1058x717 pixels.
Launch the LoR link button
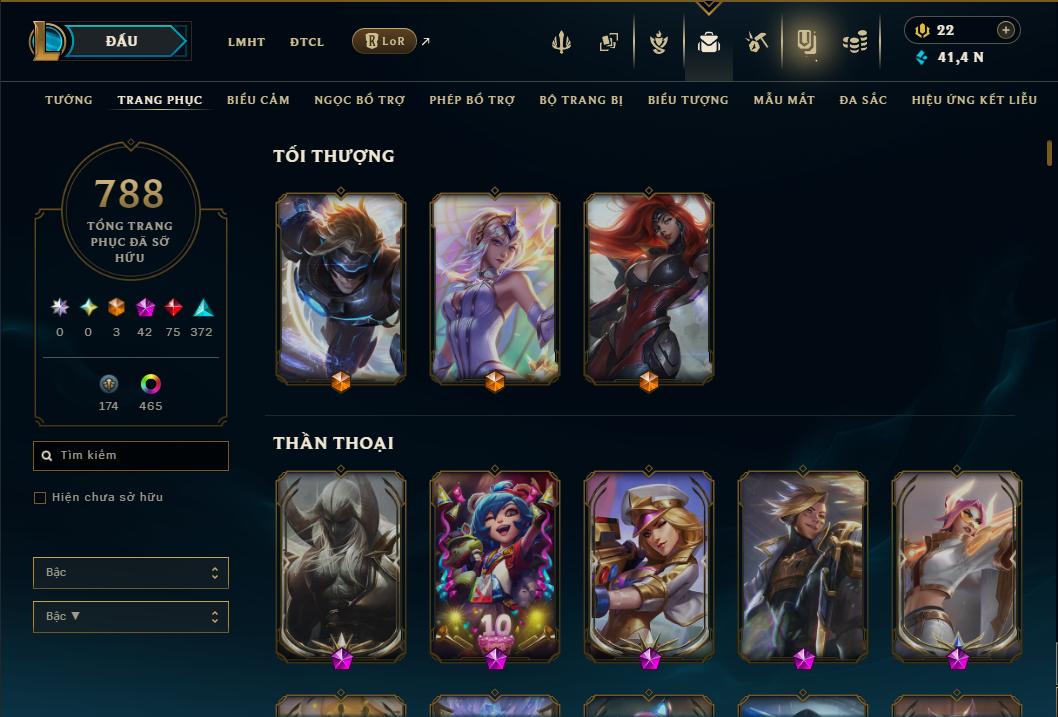tap(384, 41)
